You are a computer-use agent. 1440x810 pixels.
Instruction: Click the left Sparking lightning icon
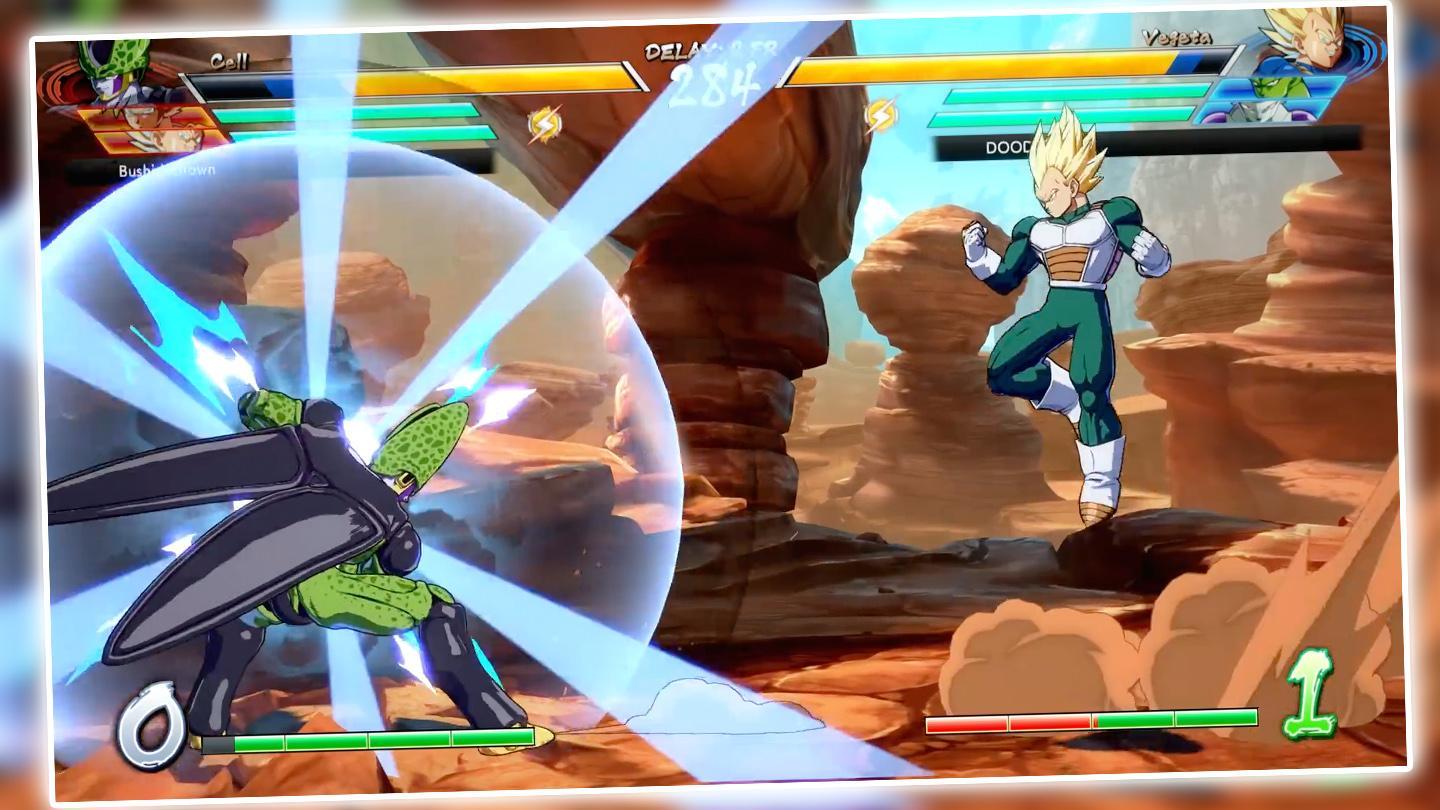click(546, 122)
